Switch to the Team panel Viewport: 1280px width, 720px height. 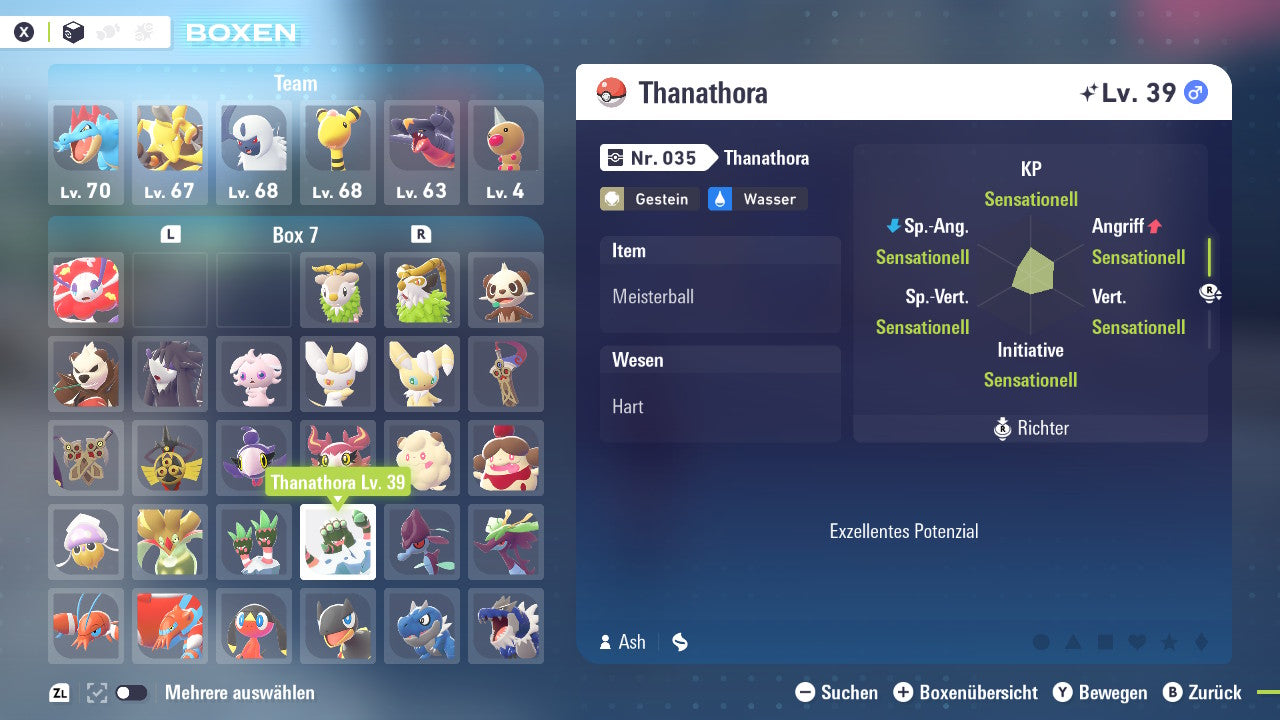[296, 83]
